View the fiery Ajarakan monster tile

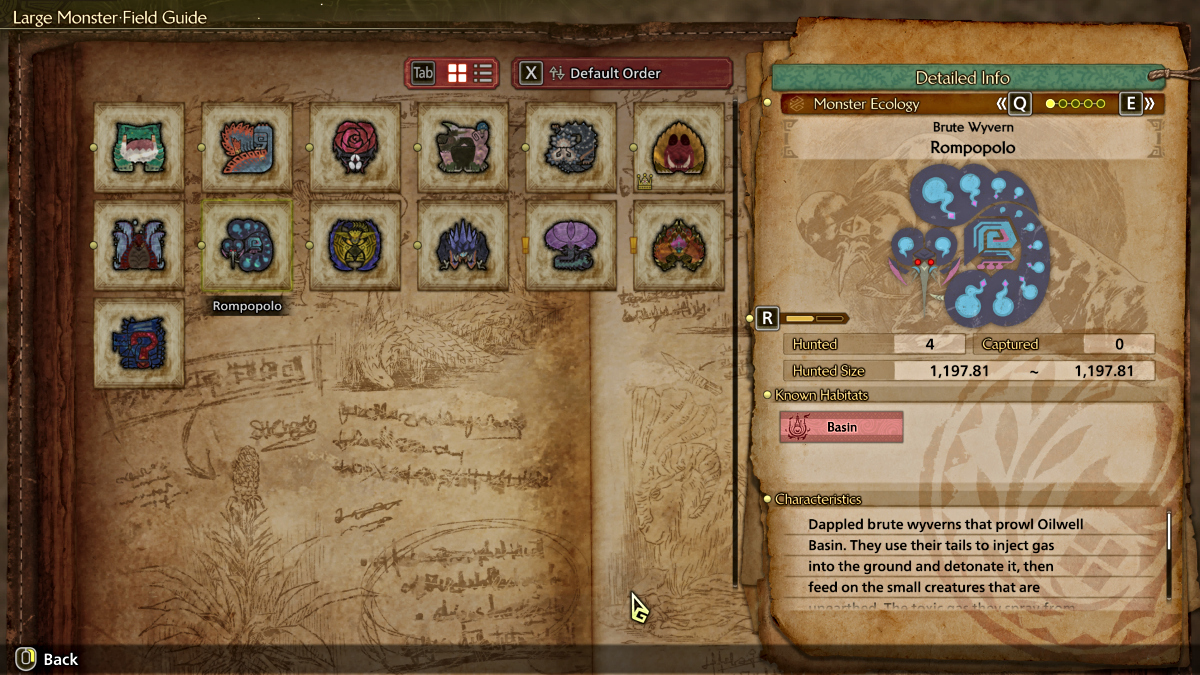coord(679,245)
